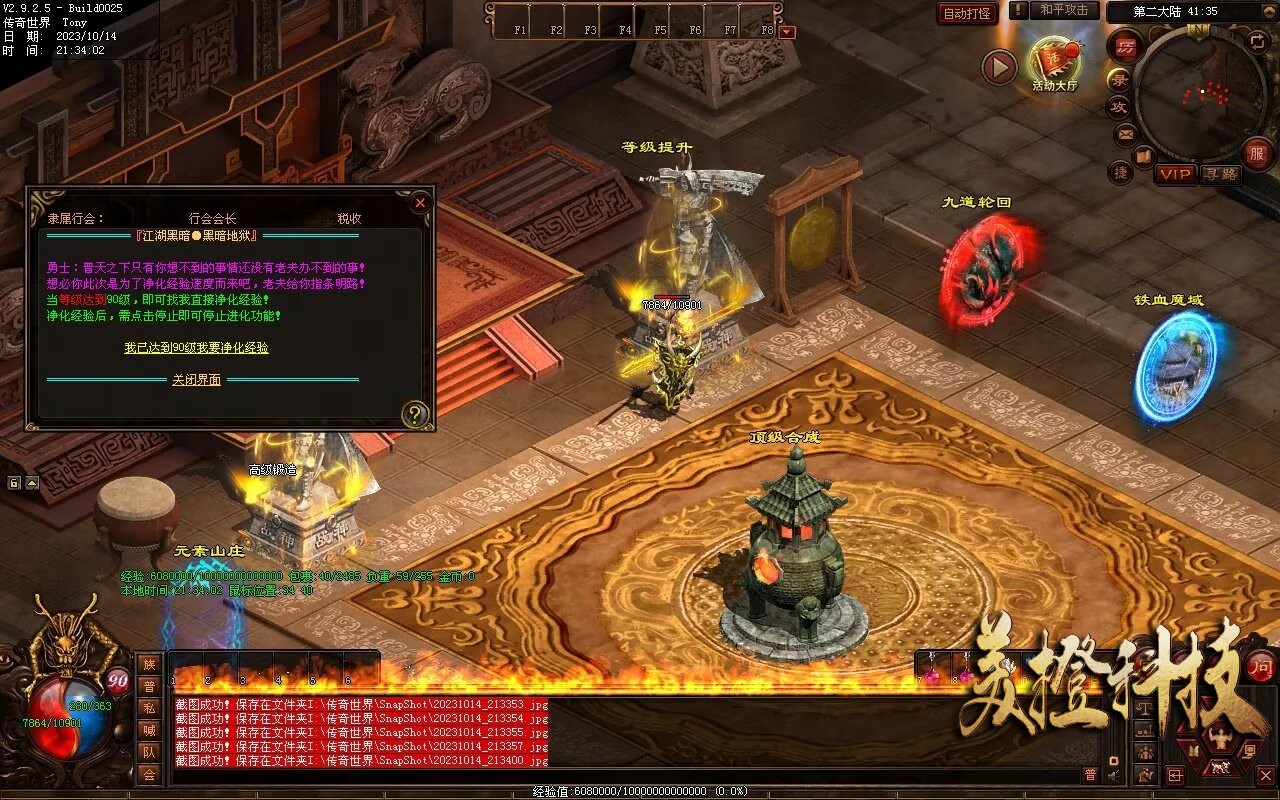Select the 族 chat channel tab
Viewport: 1280px width, 800px height.
tap(149, 665)
